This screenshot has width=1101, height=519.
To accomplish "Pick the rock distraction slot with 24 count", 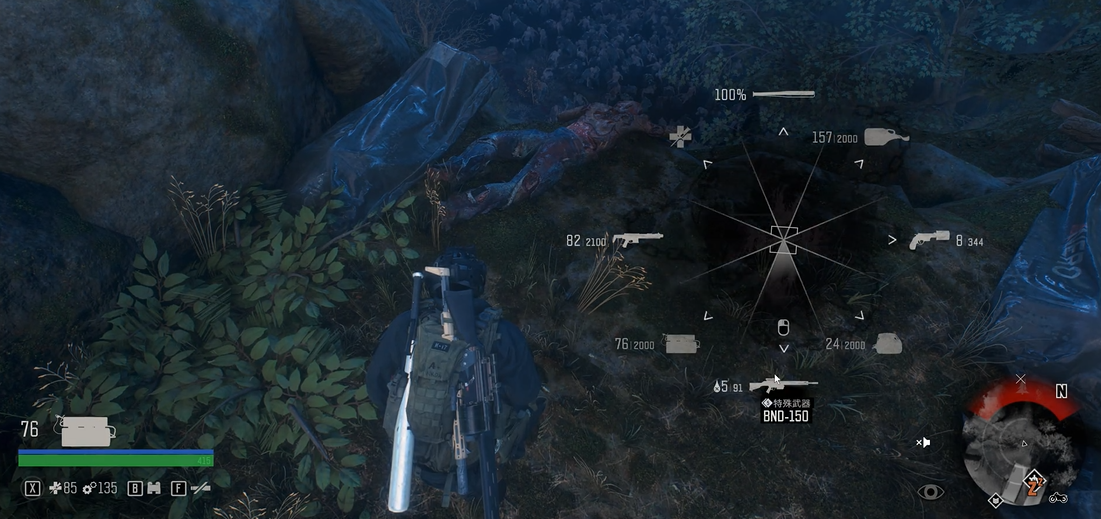I will 888,344.
